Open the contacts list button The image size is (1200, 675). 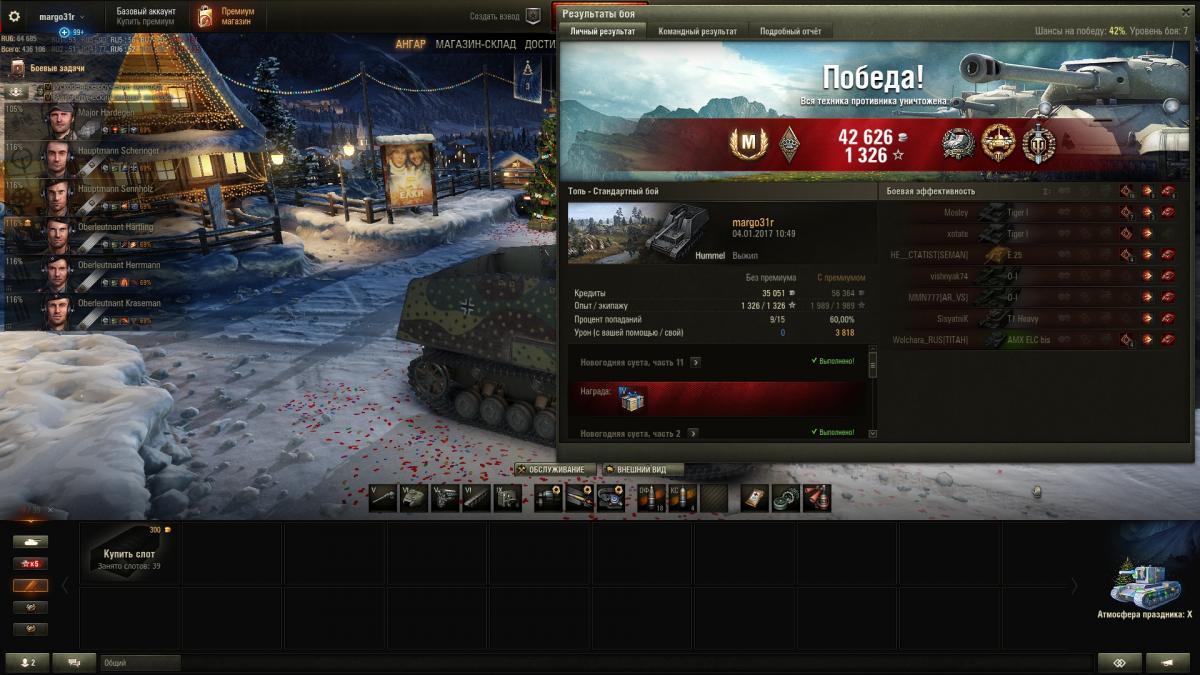pyautogui.click(x=26, y=662)
